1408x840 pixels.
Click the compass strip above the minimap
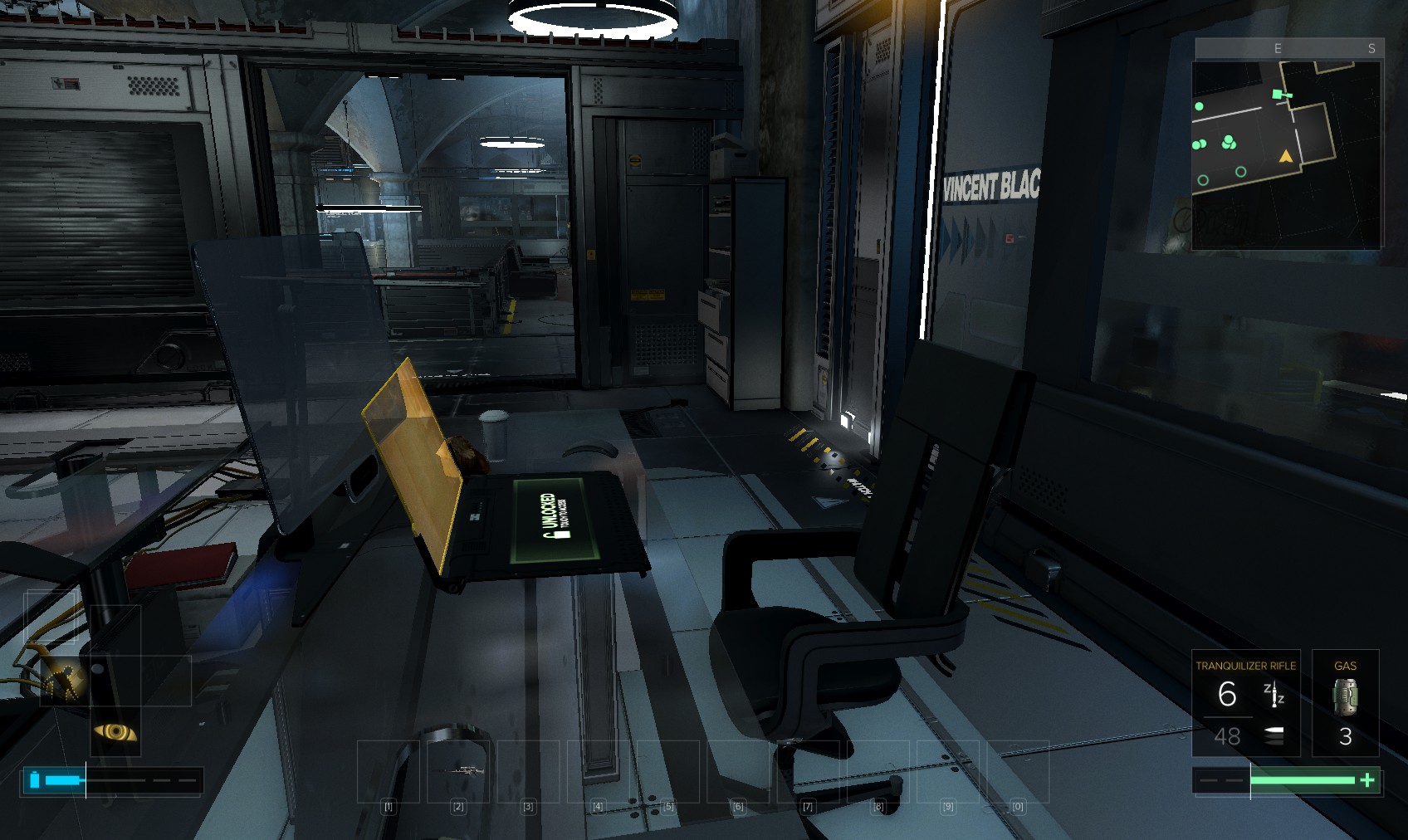[x=1287, y=49]
